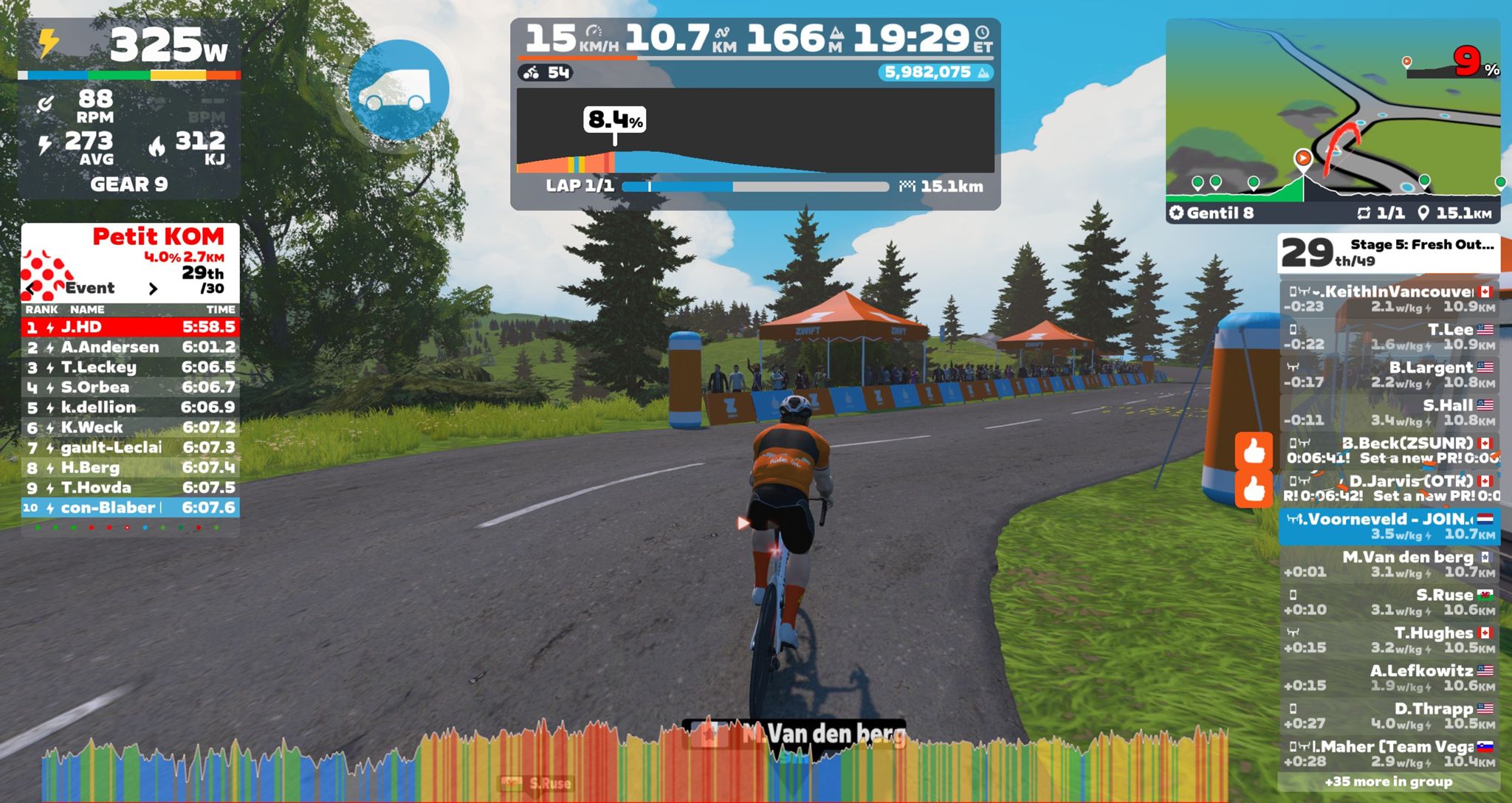Select S.Ruse in the rider list

[1389, 602]
